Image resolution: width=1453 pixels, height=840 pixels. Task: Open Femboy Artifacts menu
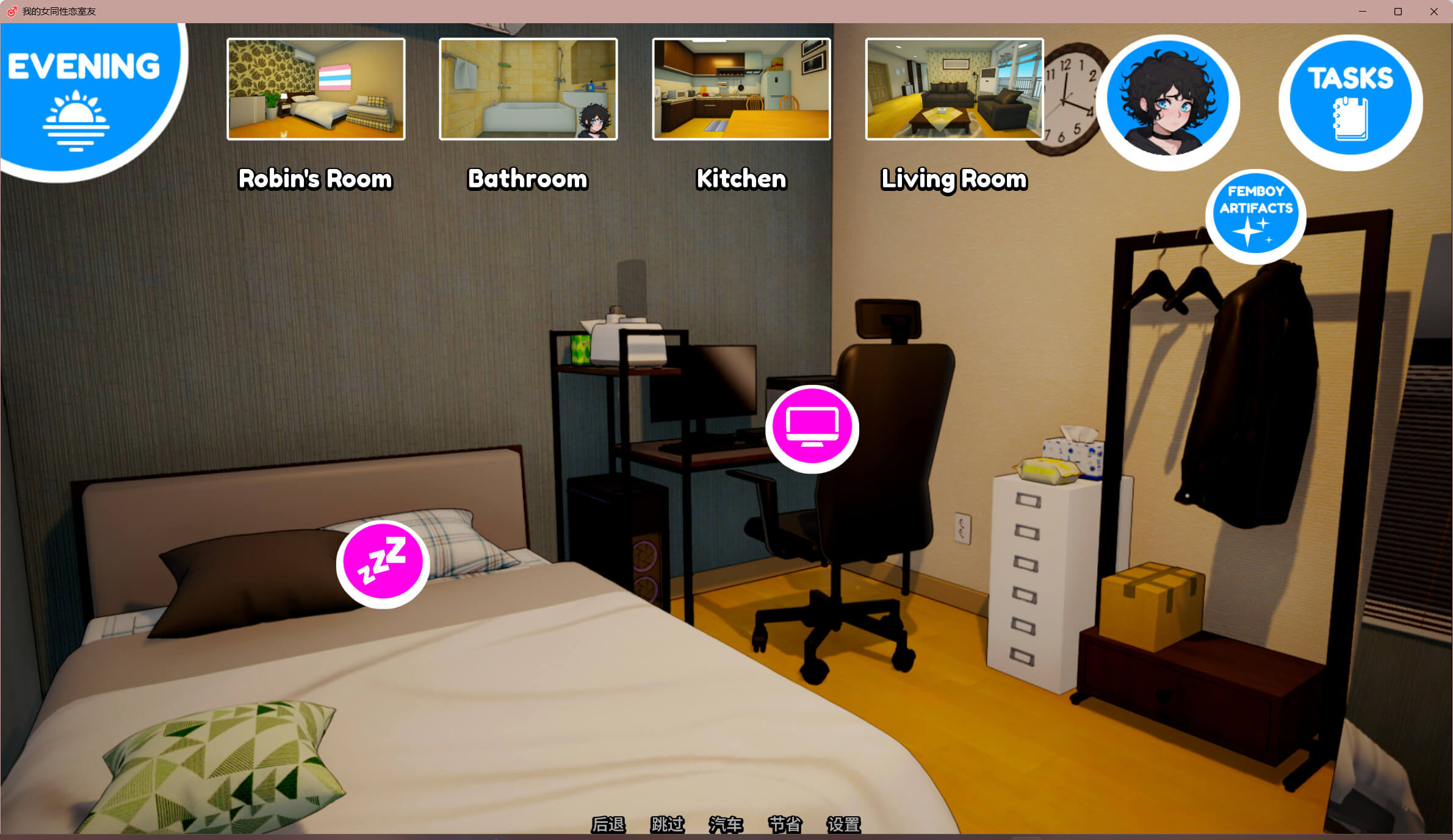point(1255,216)
